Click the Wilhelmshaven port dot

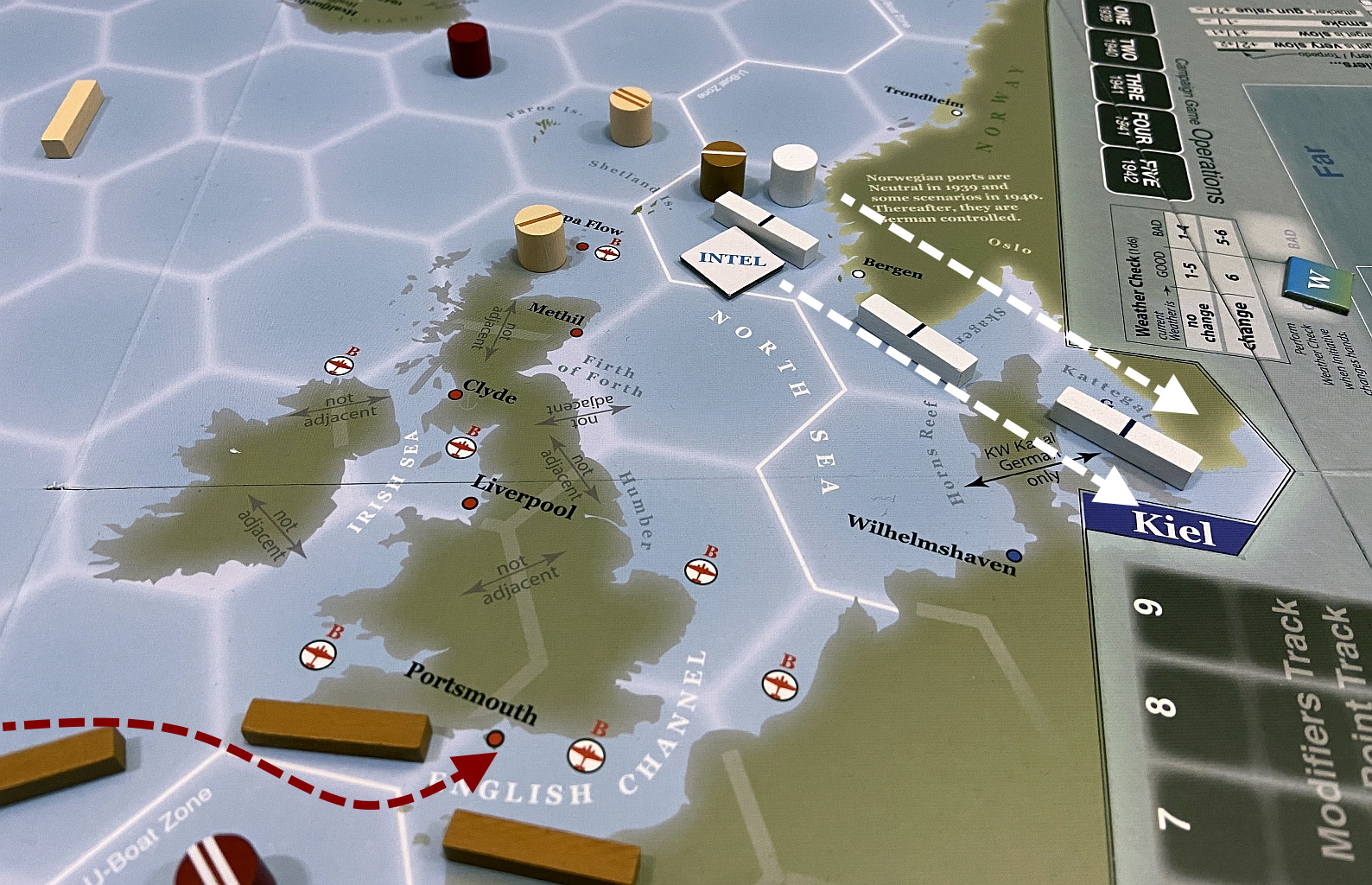click(1014, 555)
